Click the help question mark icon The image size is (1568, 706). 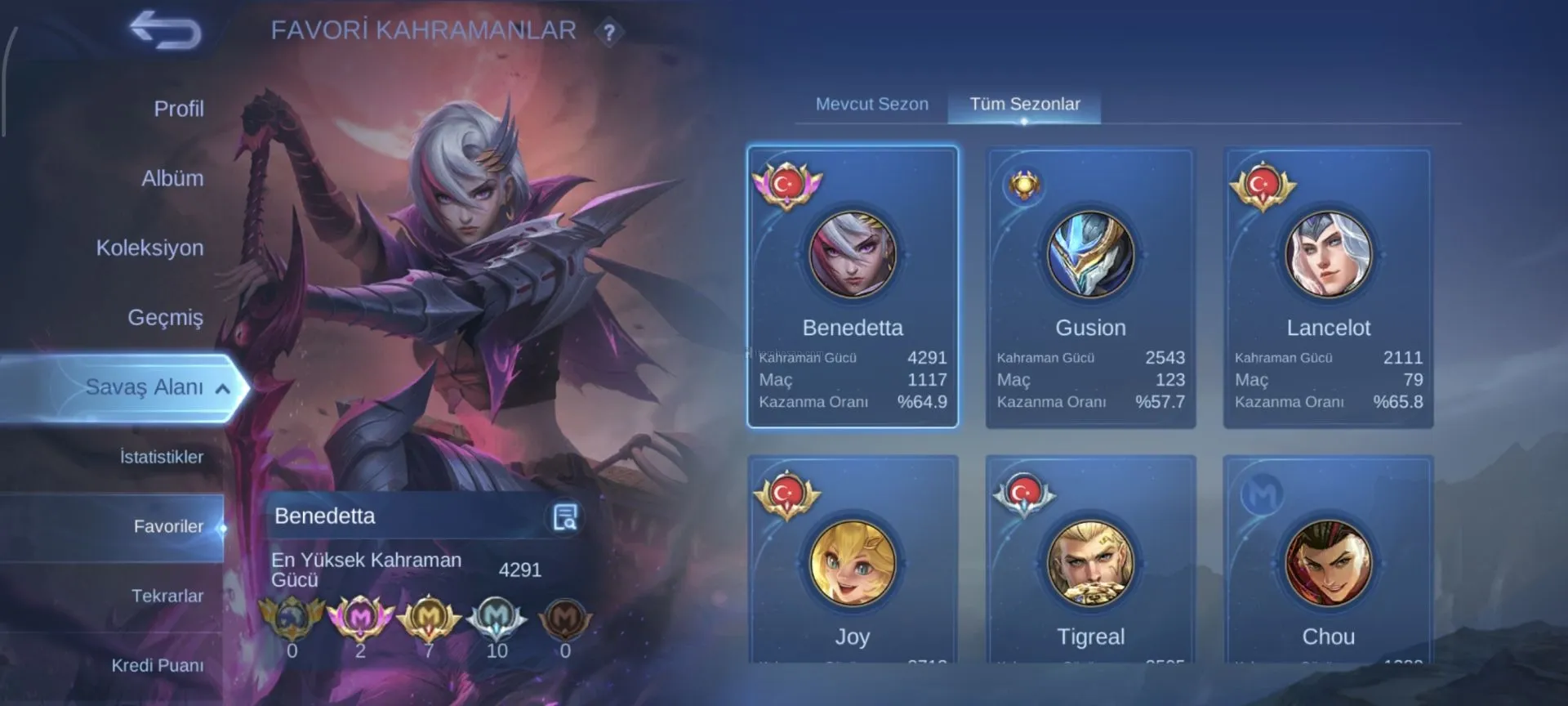click(x=608, y=33)
